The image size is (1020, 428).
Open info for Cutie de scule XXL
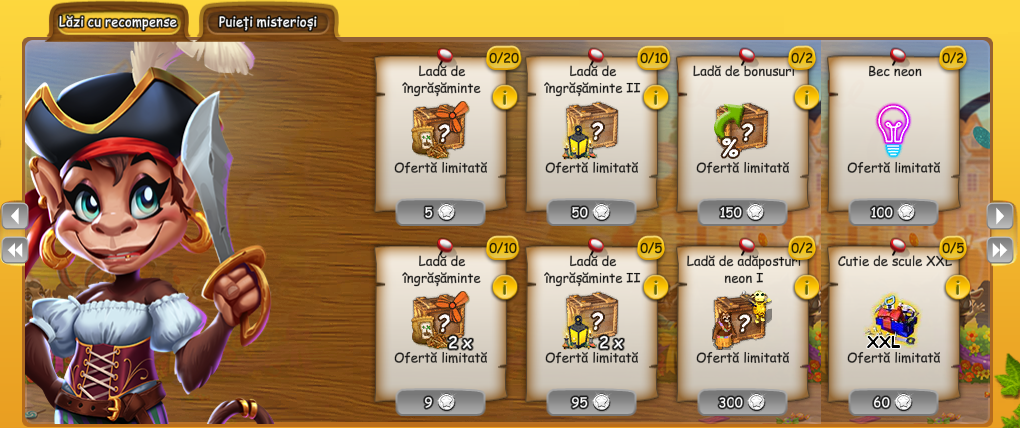[957, 287]
